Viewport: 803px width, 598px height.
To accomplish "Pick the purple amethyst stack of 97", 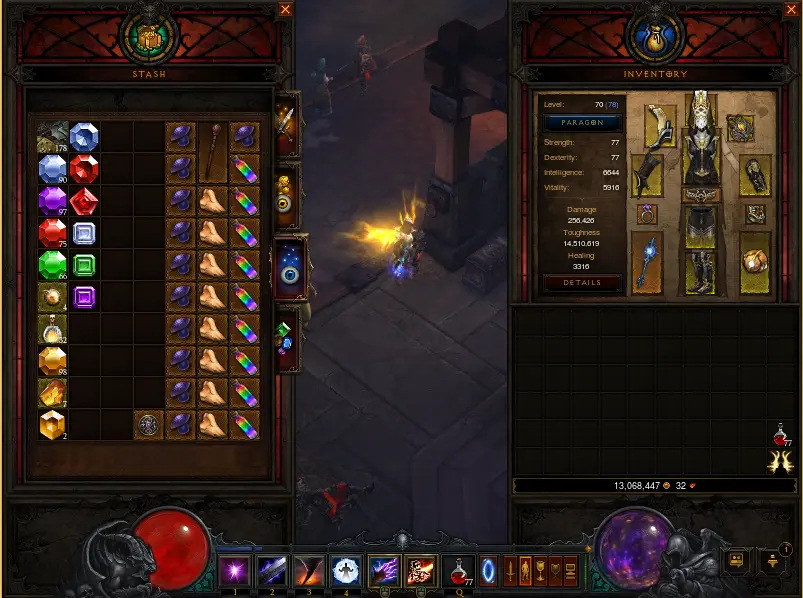I will pyautogui.click(x=52, y=201).
